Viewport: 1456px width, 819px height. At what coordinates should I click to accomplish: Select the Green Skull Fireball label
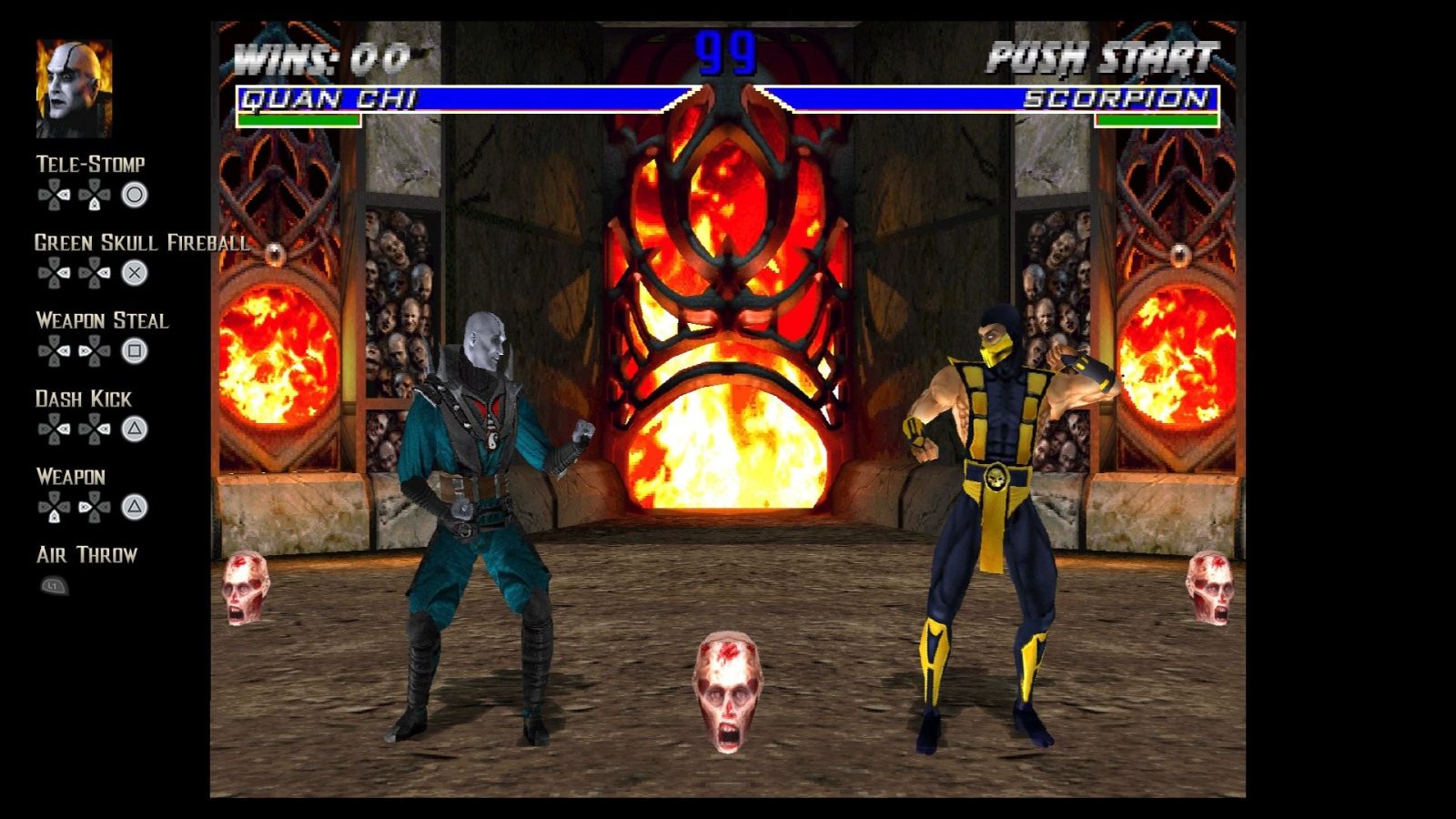141,242
